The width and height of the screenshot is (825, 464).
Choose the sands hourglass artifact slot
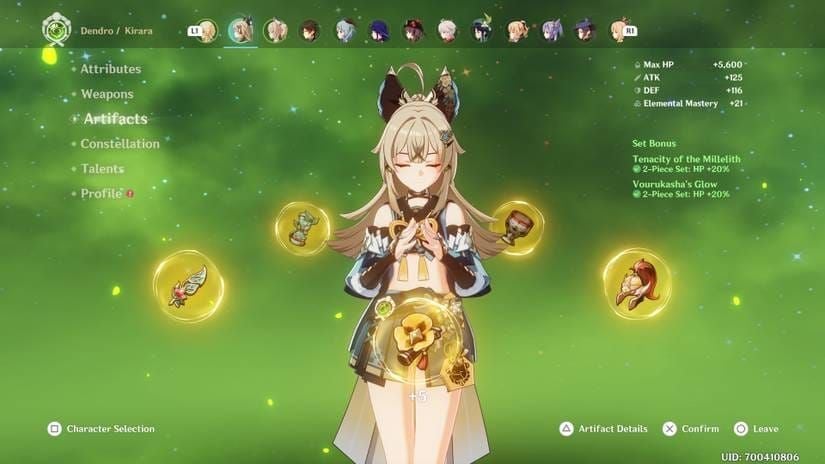(302, 228)
